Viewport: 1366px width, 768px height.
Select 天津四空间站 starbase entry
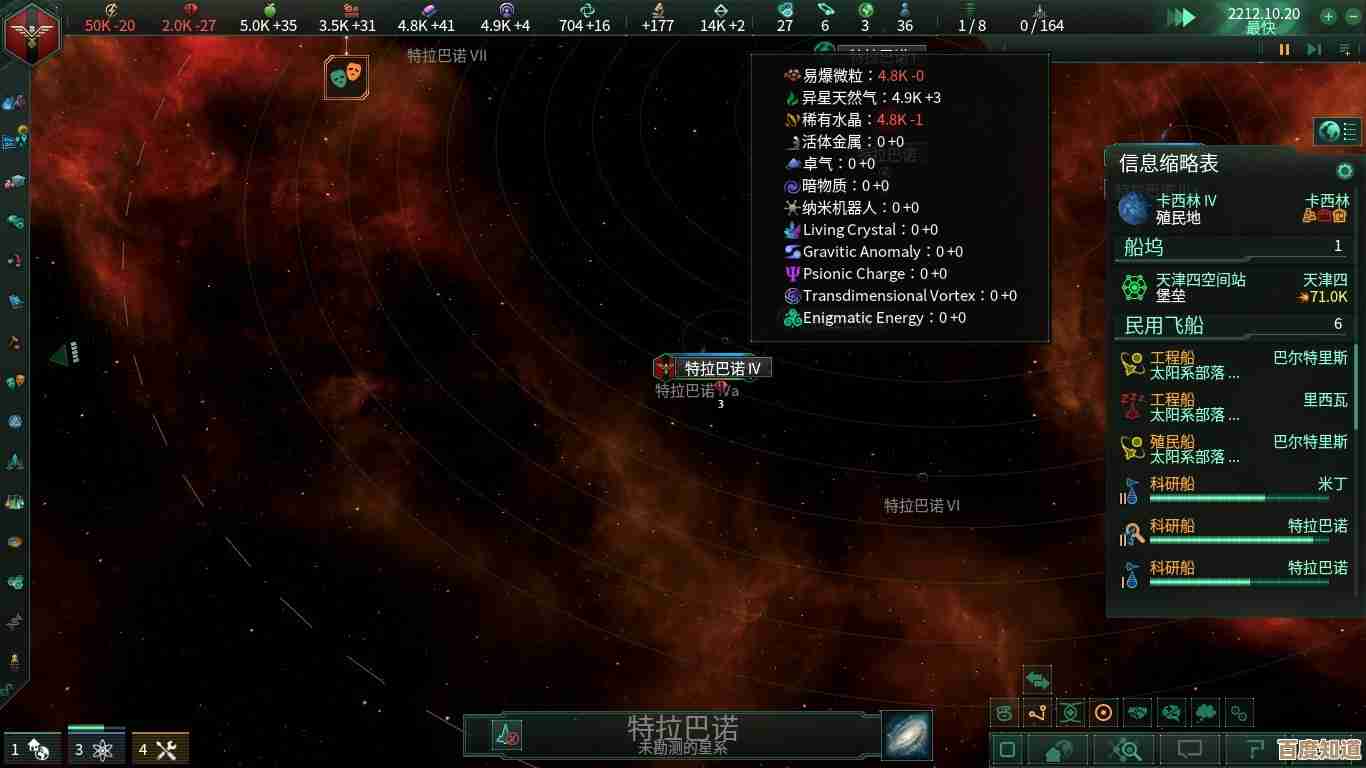click(x=1232, y=288)
